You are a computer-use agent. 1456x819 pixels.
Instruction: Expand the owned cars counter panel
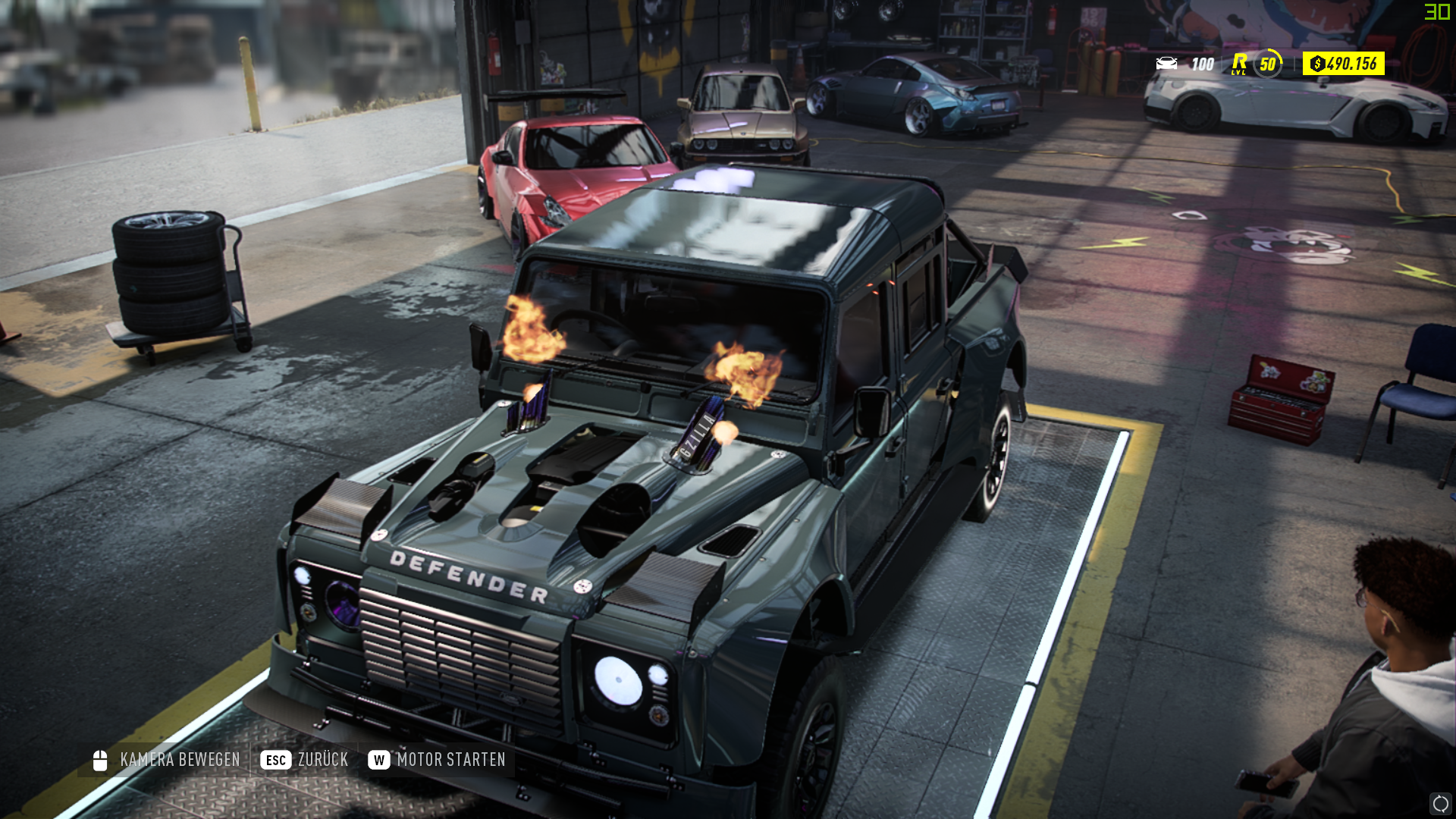click(1183, 64)
